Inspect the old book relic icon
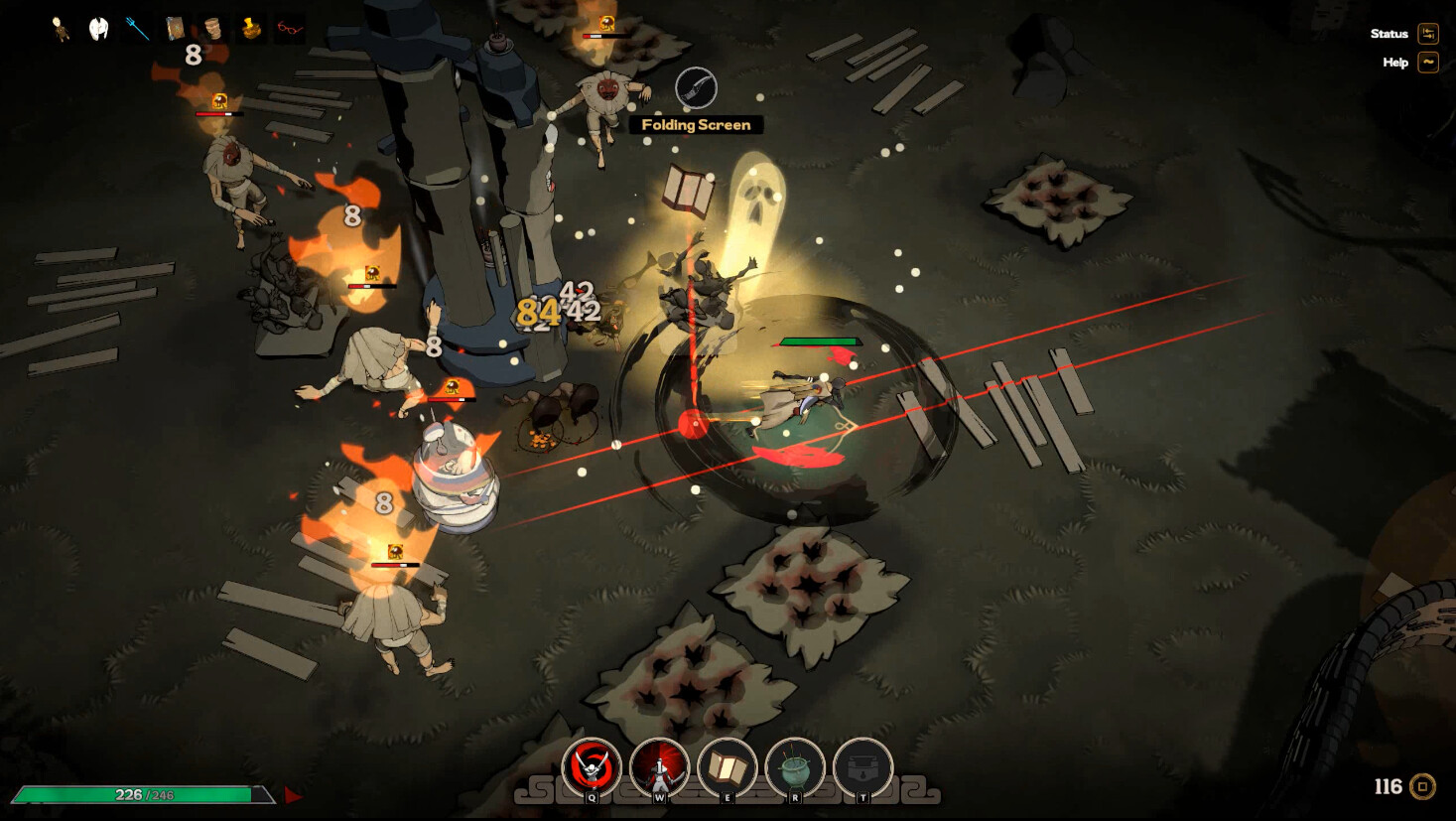This screenshot has height=821, width=1456. 176,29
